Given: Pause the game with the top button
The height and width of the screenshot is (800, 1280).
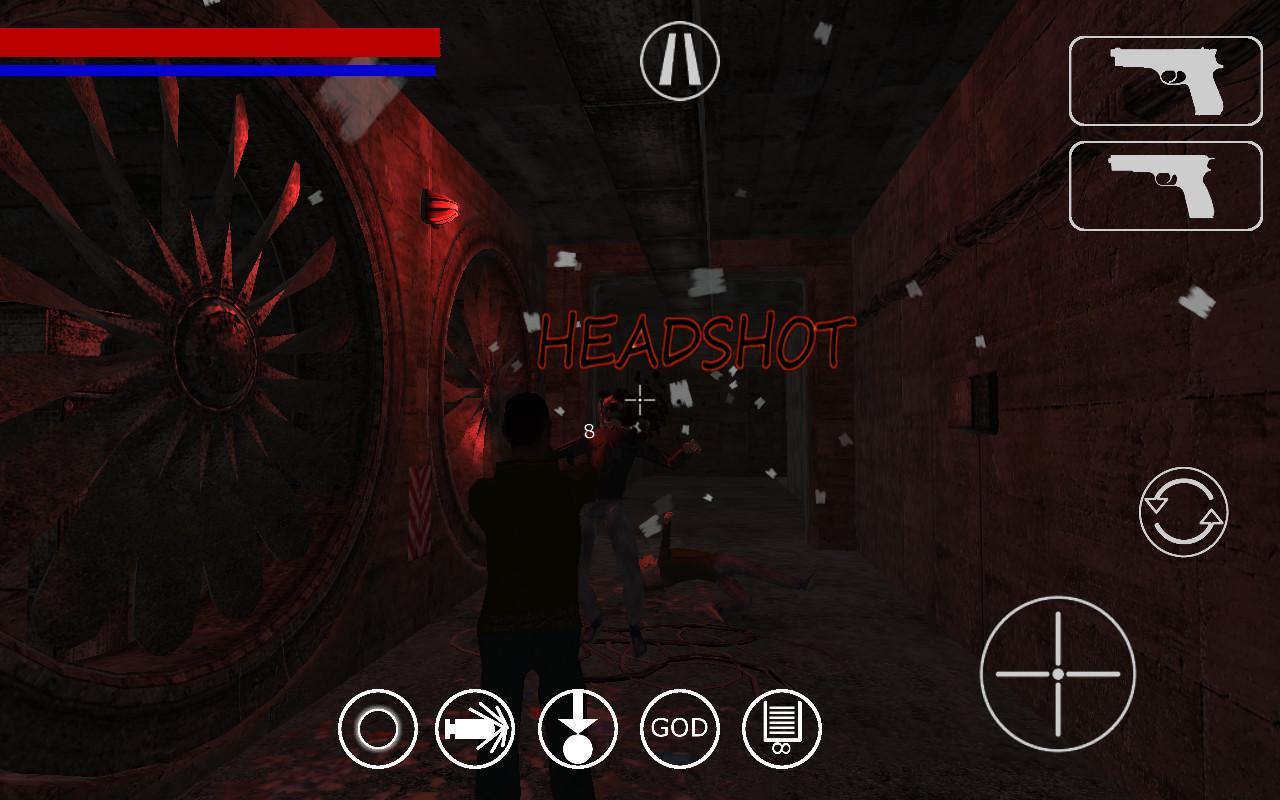Looking at the screenshot, I should (x=680, y=61).
